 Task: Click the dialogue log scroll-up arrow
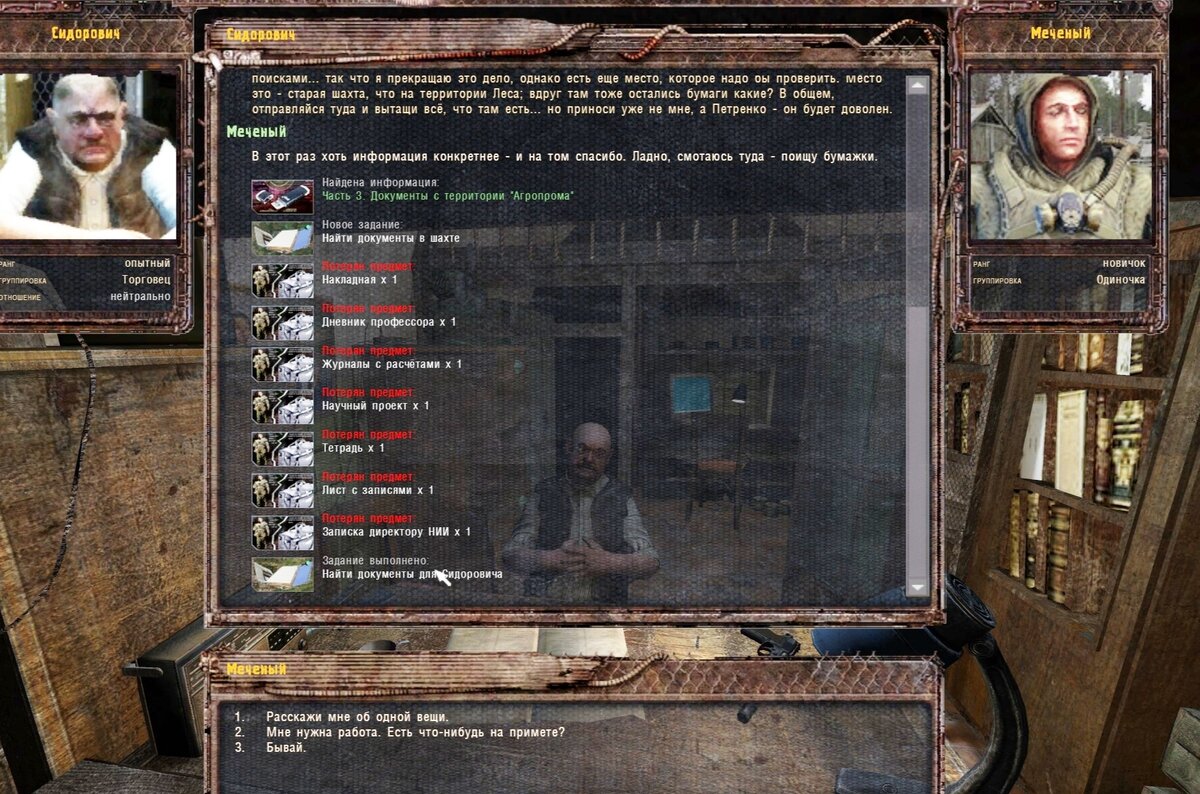pos(917,86)
